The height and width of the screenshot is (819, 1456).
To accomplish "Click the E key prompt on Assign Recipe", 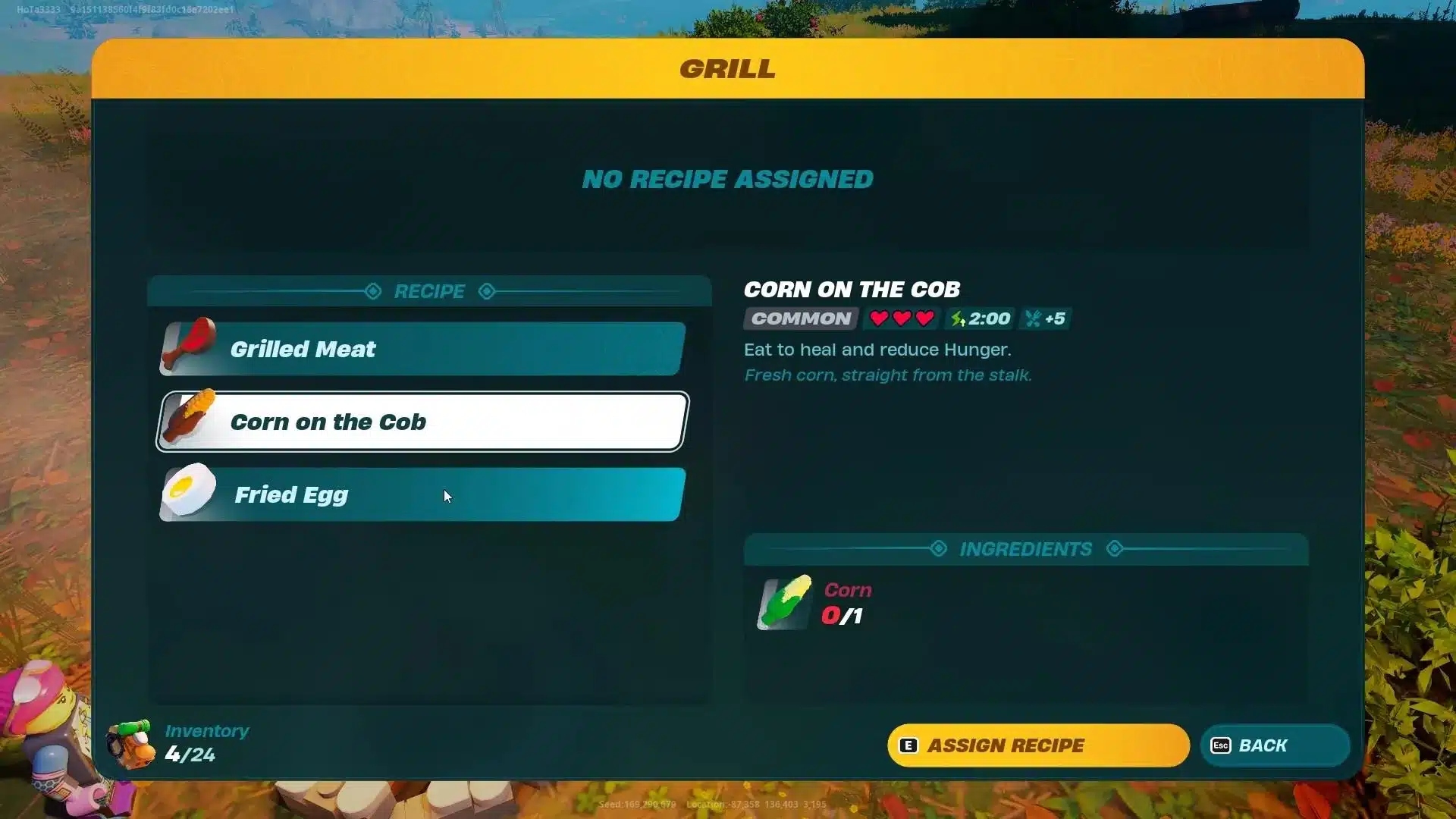I will pyautogui.click(x=909, y=745).
